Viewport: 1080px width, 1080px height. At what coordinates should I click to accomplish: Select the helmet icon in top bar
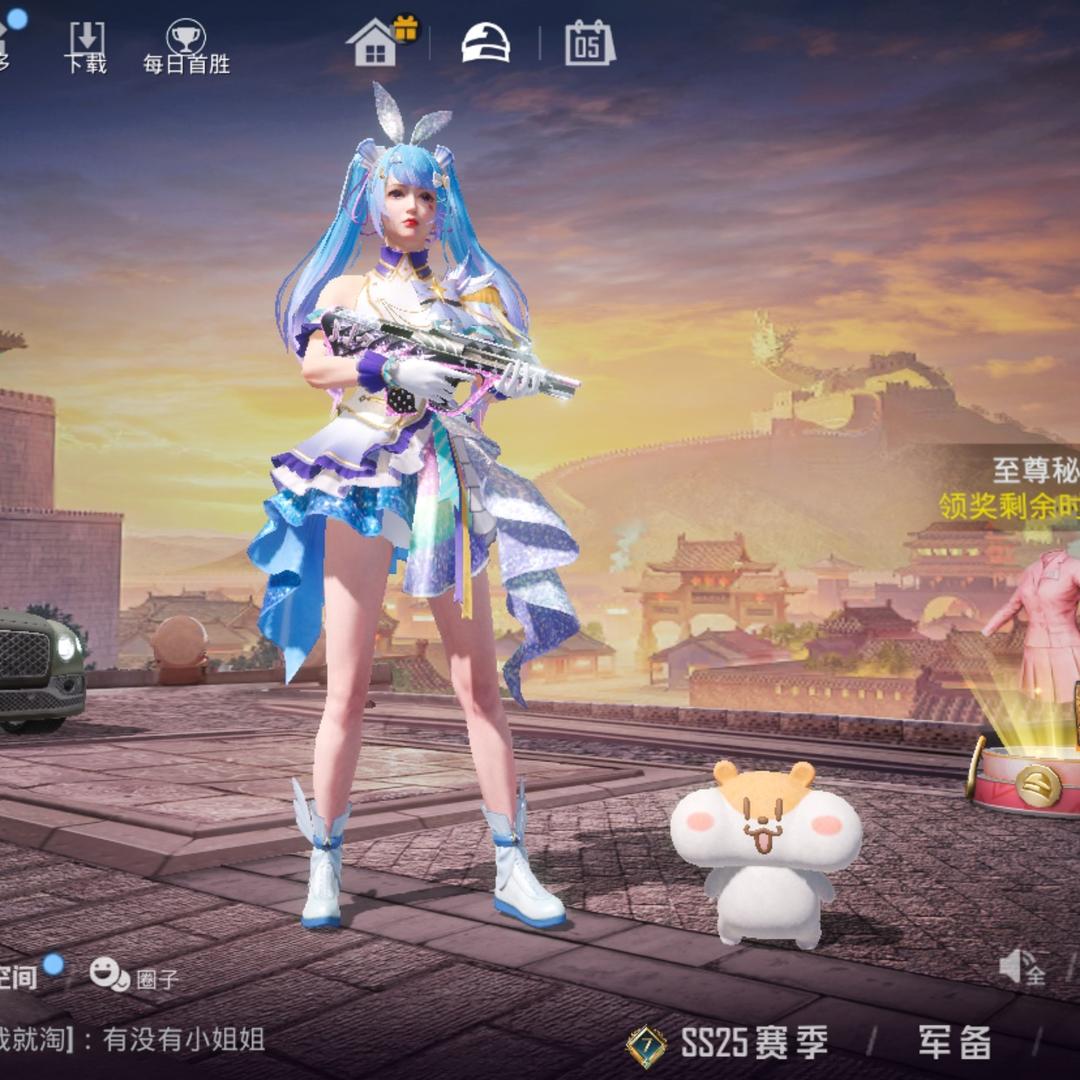coord(485,43)
